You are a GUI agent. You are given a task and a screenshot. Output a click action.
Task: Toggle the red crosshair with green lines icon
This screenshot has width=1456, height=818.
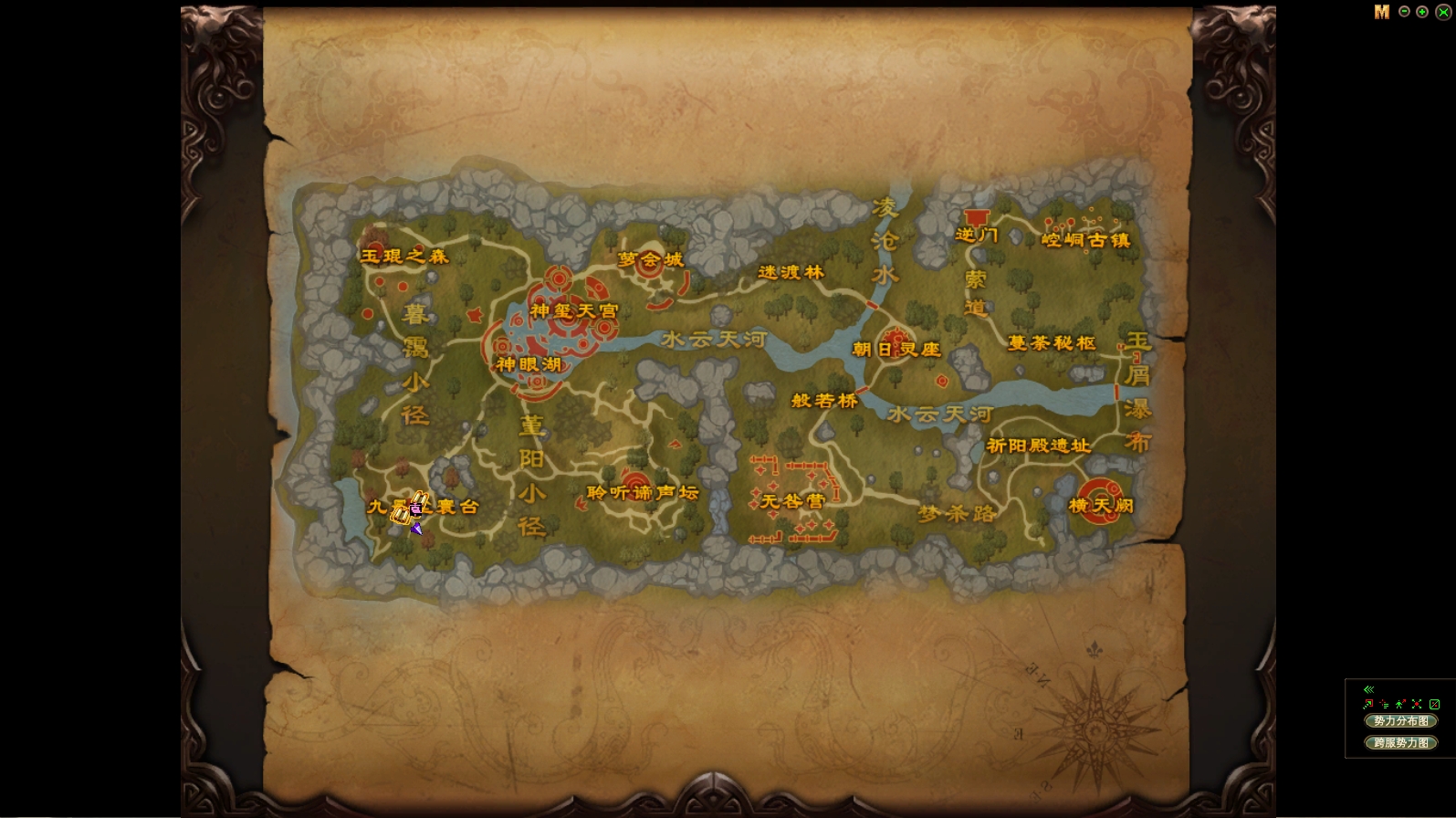click(x=1384, y=704)
